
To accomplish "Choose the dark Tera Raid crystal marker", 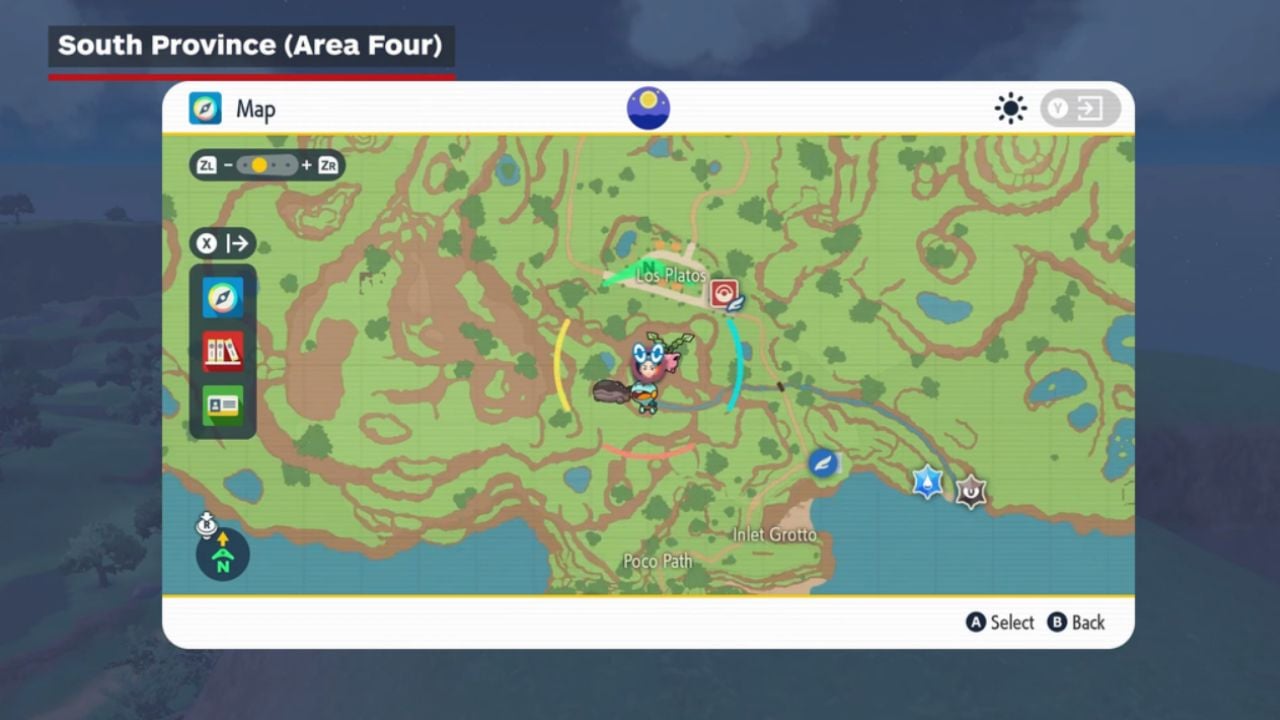I will pos(970,491).
